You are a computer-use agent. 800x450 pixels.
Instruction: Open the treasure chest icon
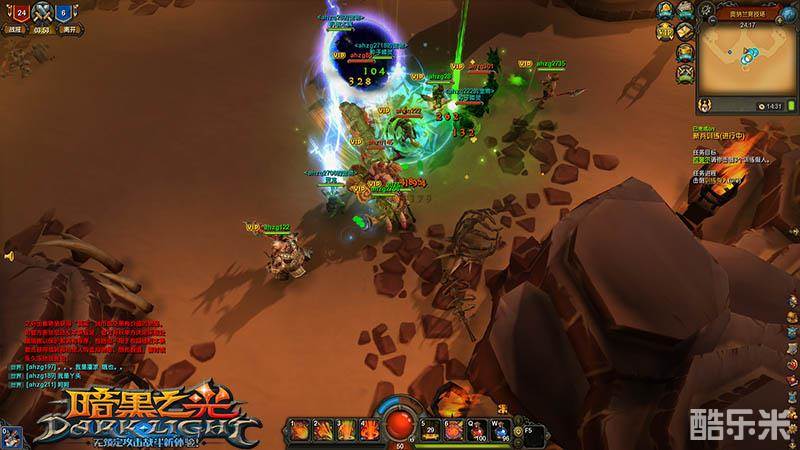(687, 52)
